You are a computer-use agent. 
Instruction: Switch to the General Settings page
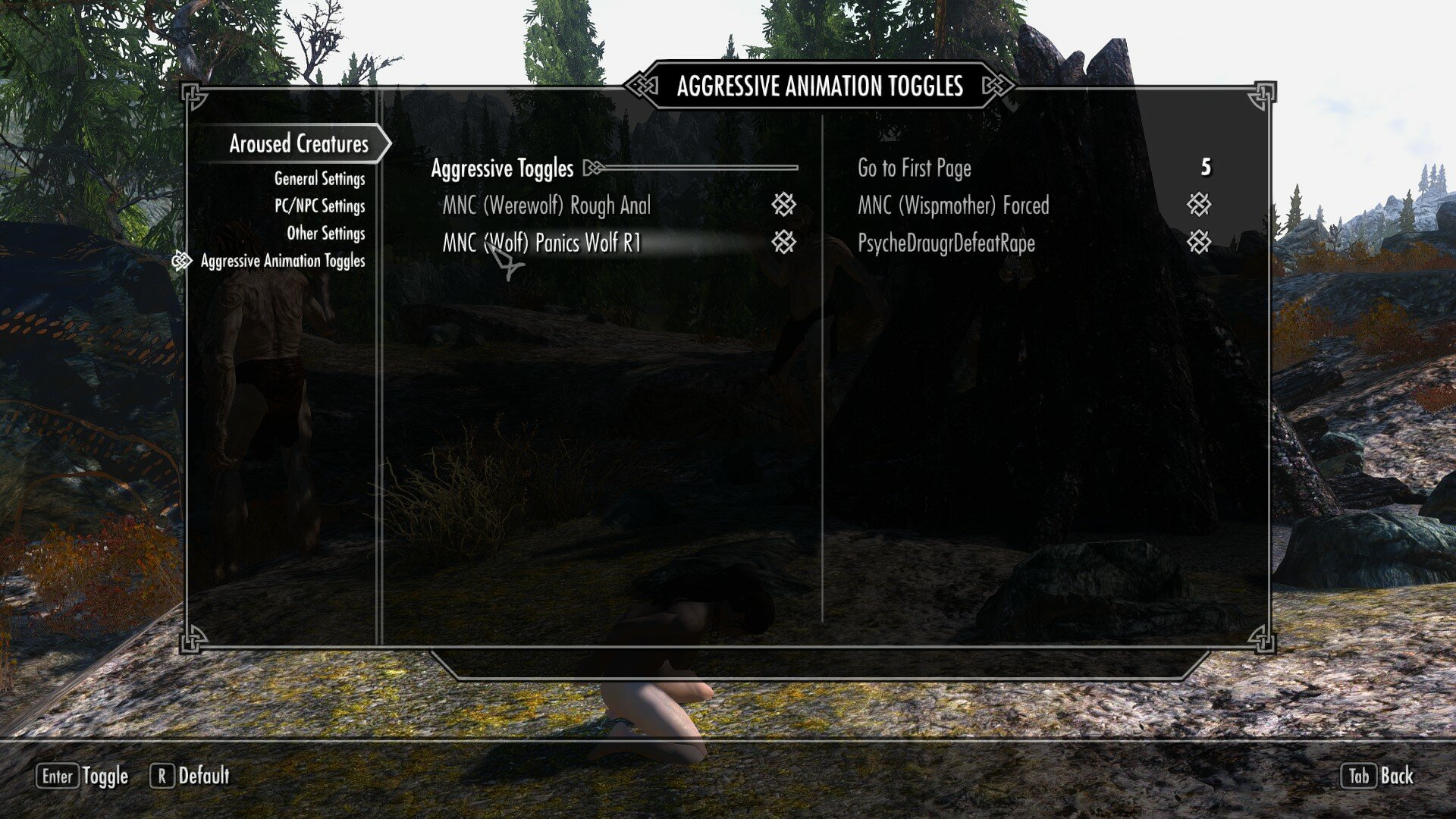point(319,178)
